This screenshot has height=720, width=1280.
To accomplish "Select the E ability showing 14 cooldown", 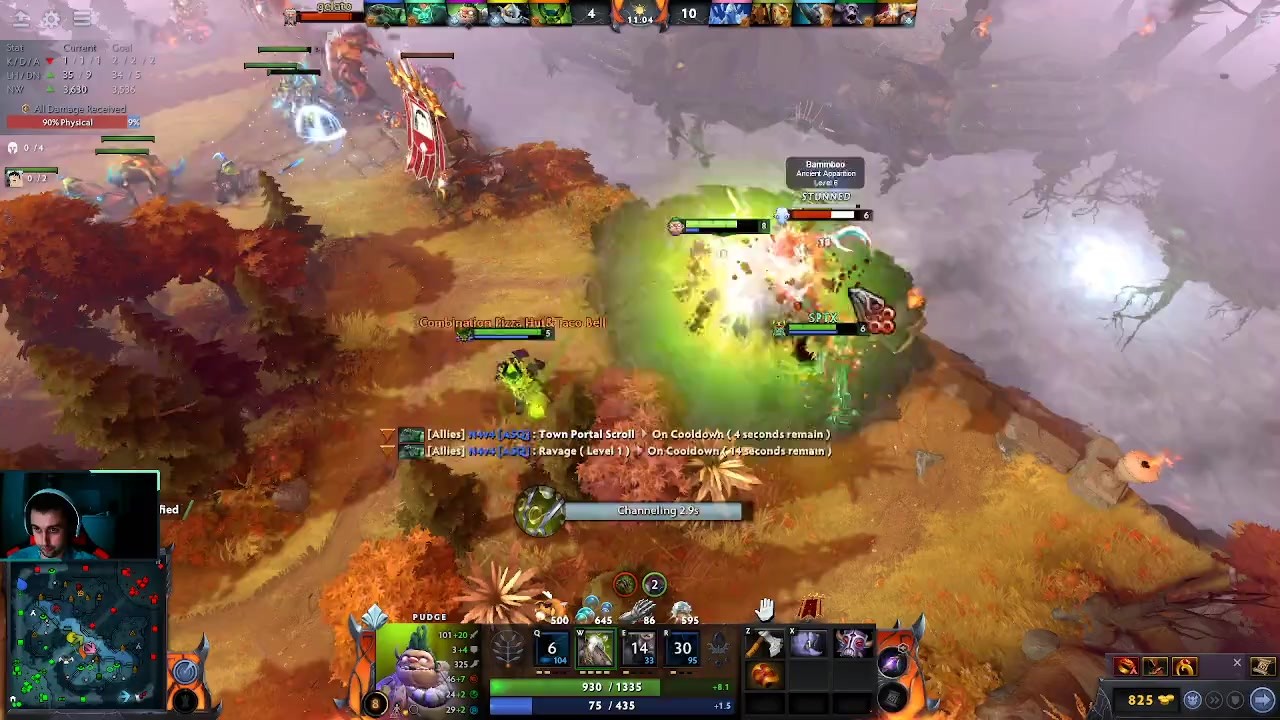I will (x=639, y=649).
